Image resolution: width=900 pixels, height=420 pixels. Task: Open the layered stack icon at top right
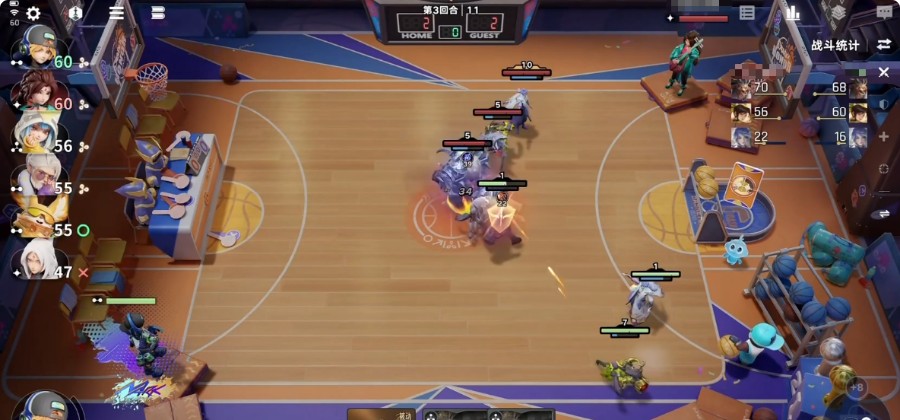(838, 14)
